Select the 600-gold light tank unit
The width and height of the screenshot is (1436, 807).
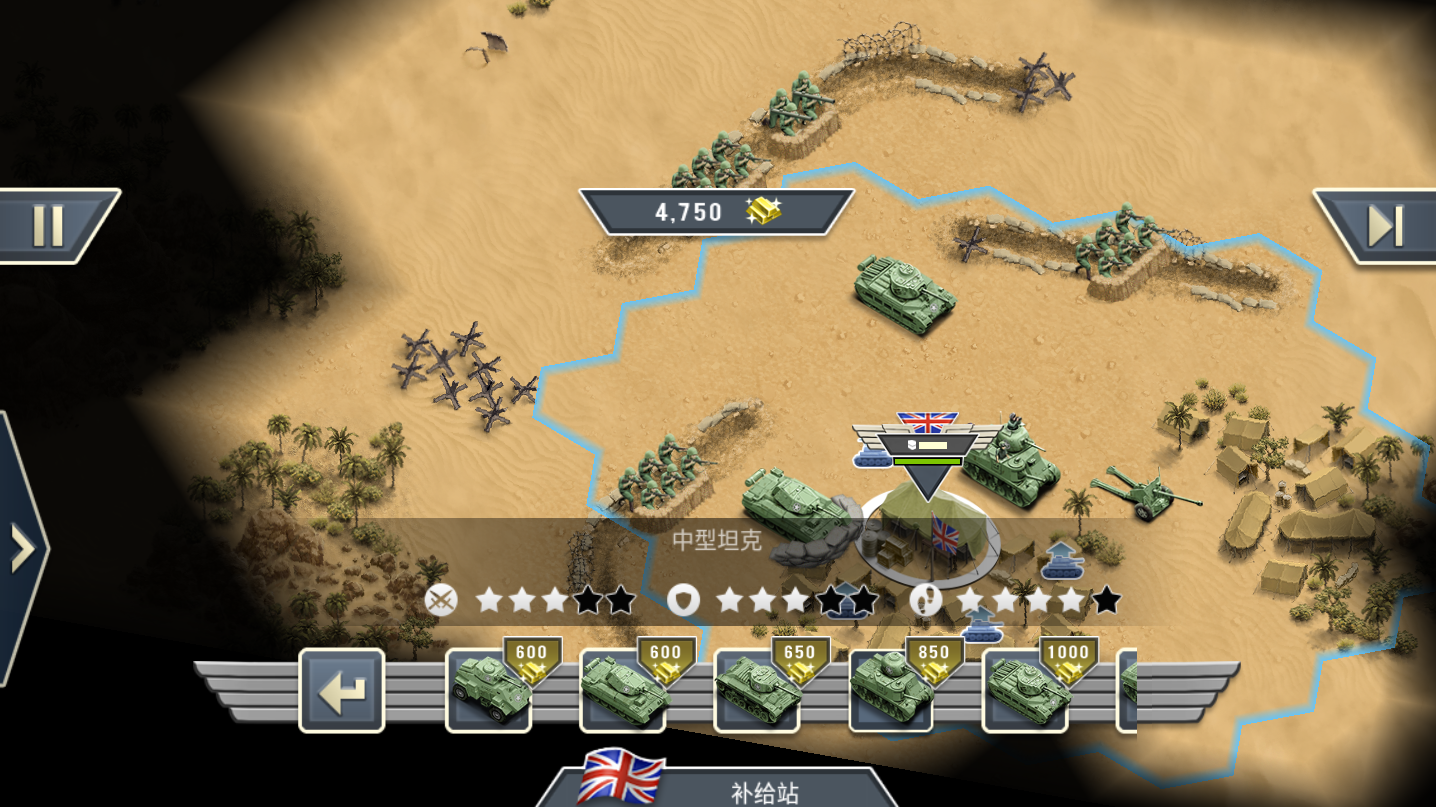tap(624, 693)
